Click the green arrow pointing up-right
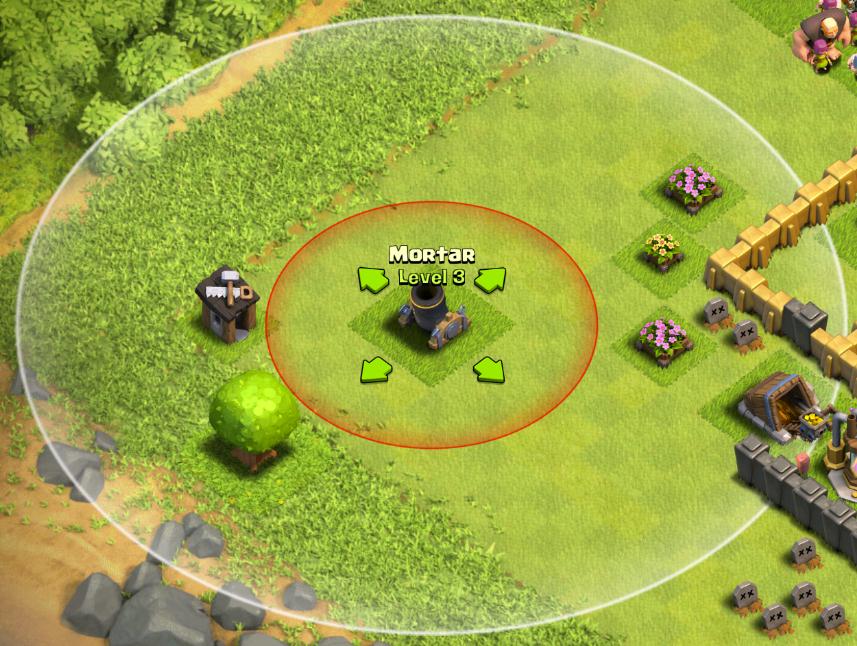Viewport: 857px width, 646px height. pyautogui.click(x=489, y=281)
